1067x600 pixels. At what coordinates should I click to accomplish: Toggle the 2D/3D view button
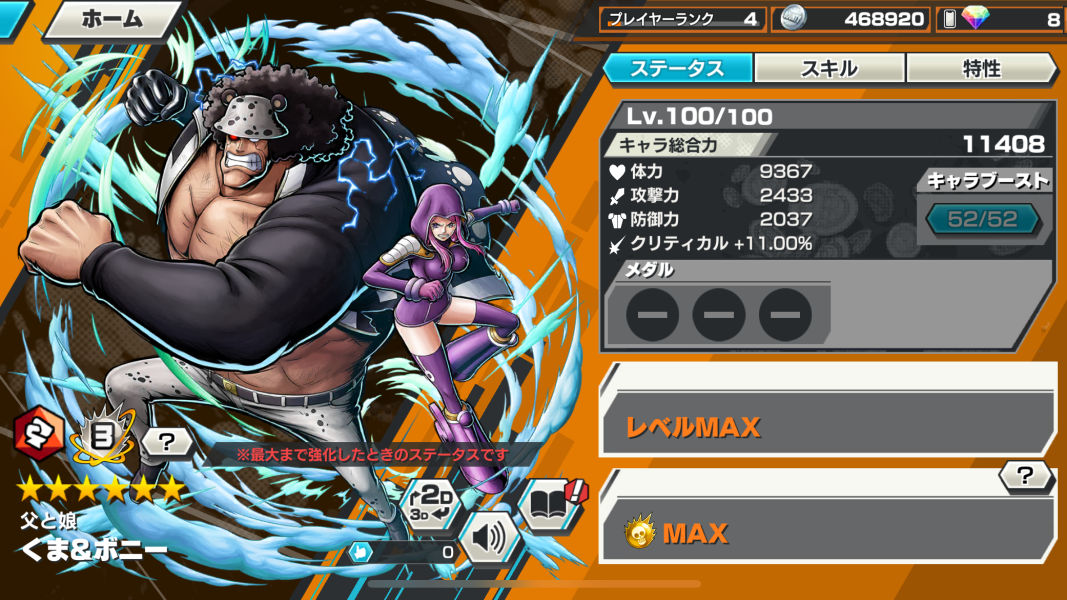coord(432,505)
